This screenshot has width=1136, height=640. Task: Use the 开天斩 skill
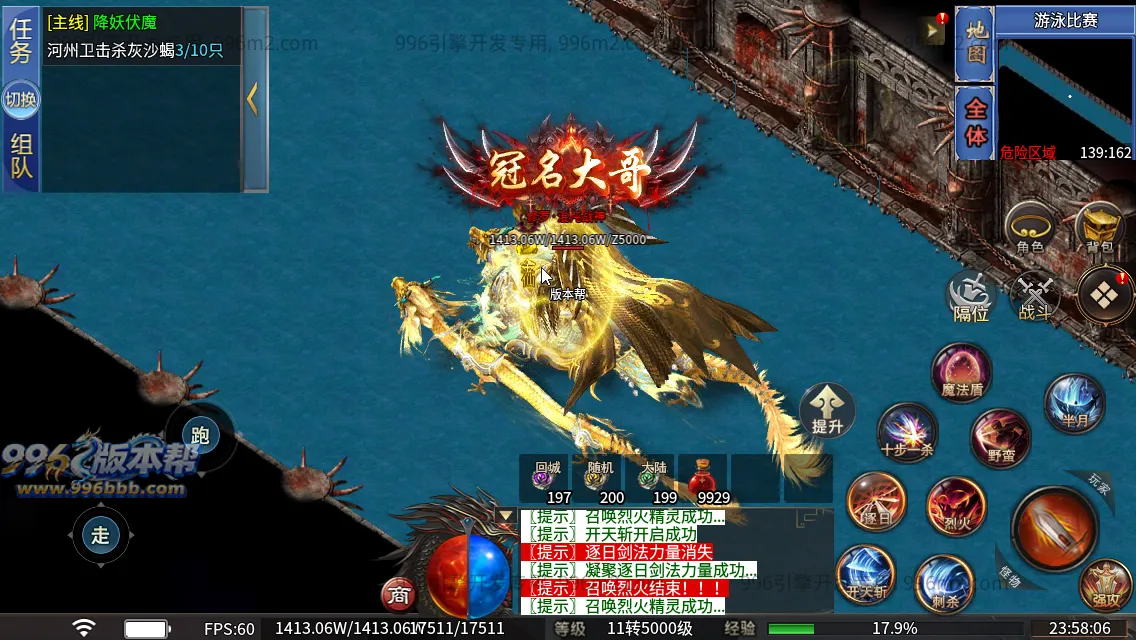pyautogui.click(x=866, y=575)
